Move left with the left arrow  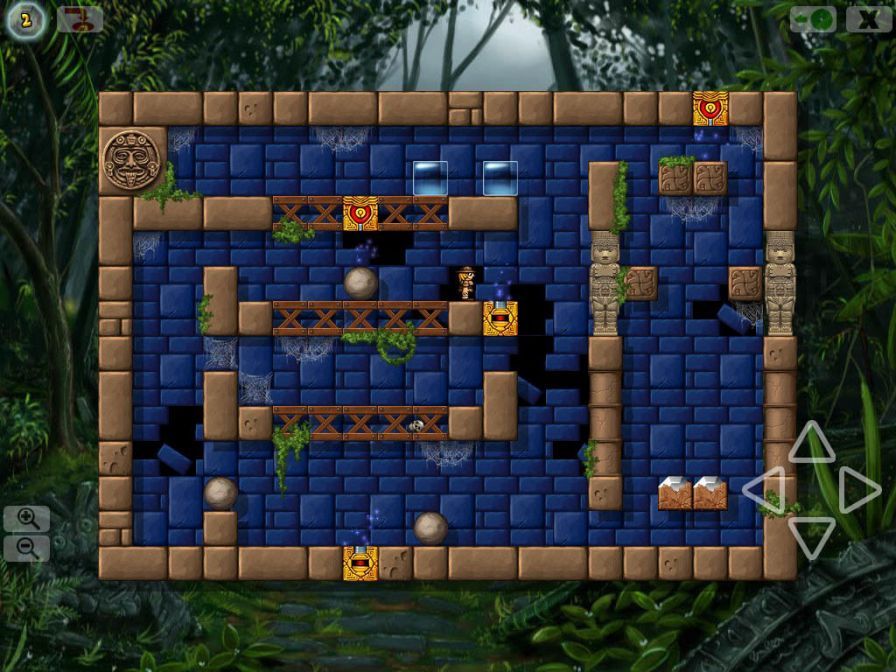pyautogui.click(x=765, y=490)
